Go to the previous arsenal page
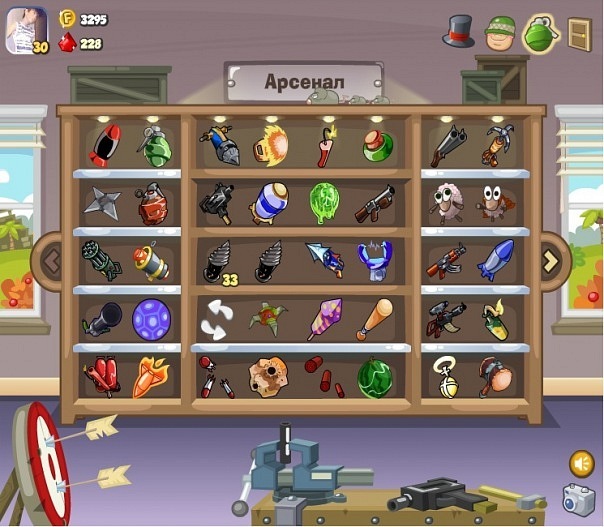The image size is (604, 527). 49,262
